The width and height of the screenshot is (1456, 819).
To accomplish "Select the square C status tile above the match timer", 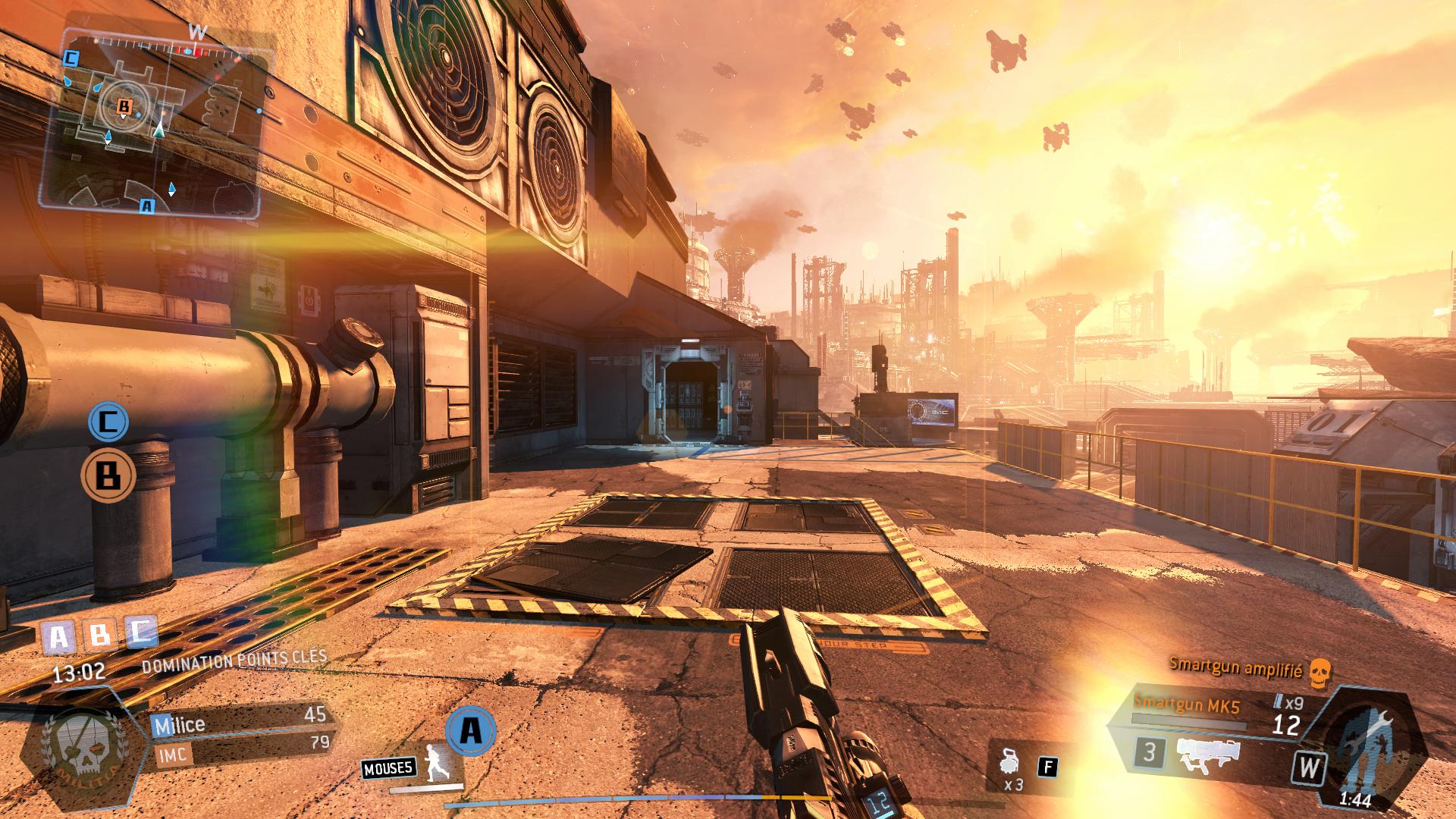I will click(140, 632).
